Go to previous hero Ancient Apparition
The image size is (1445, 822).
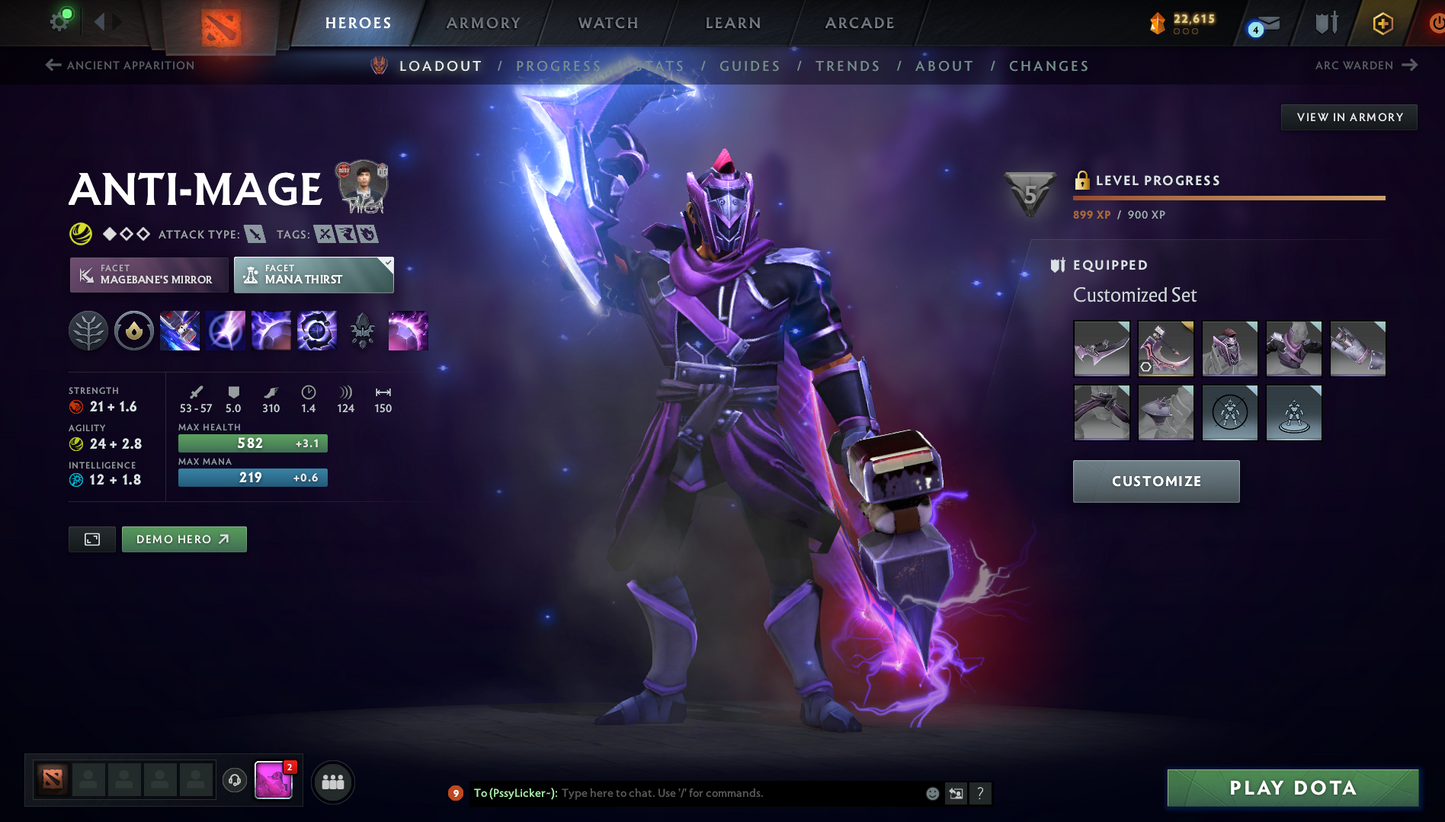[x=120, y=66]
